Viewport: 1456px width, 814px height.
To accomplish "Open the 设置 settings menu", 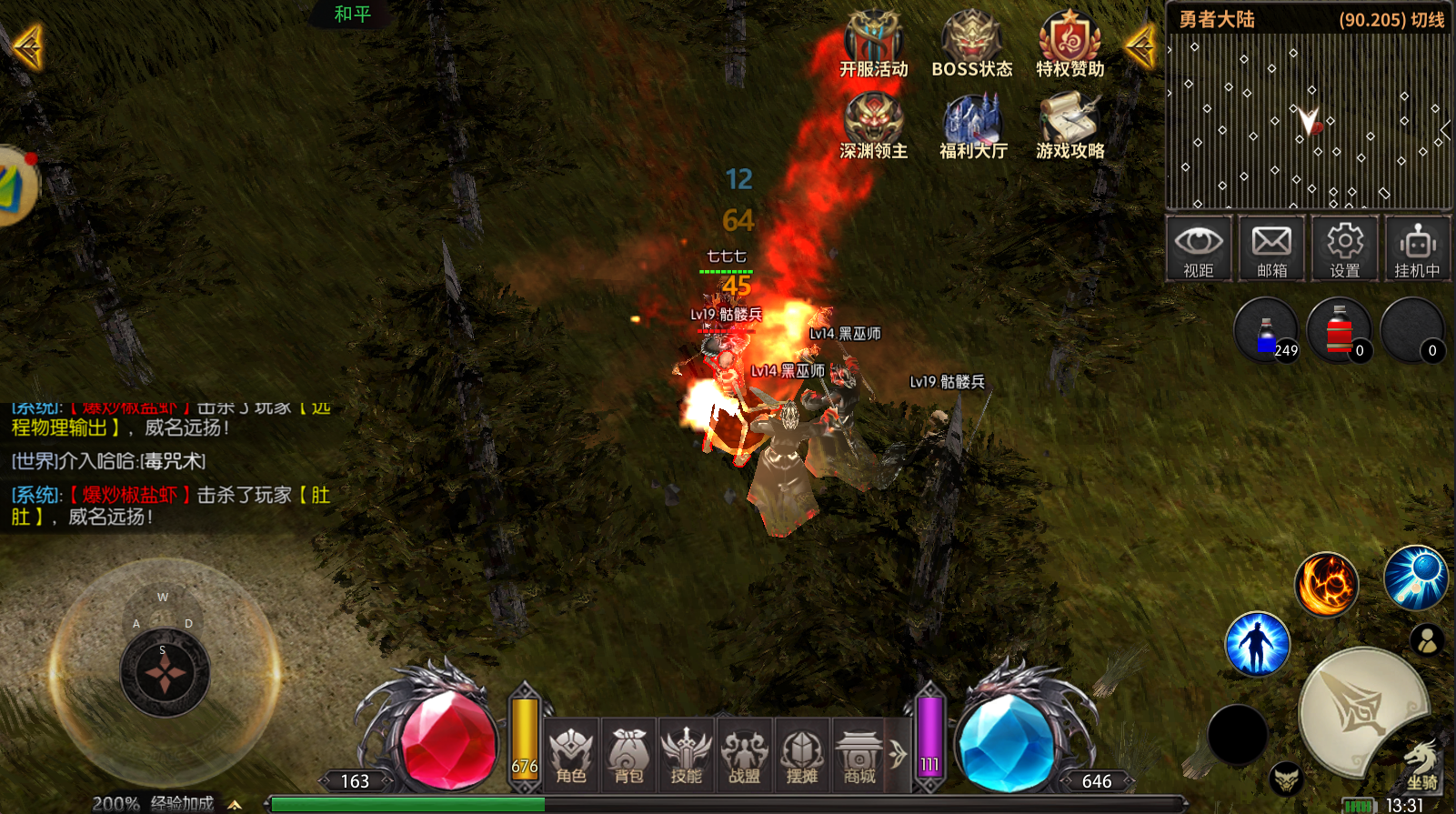I will click(1344, 248).
